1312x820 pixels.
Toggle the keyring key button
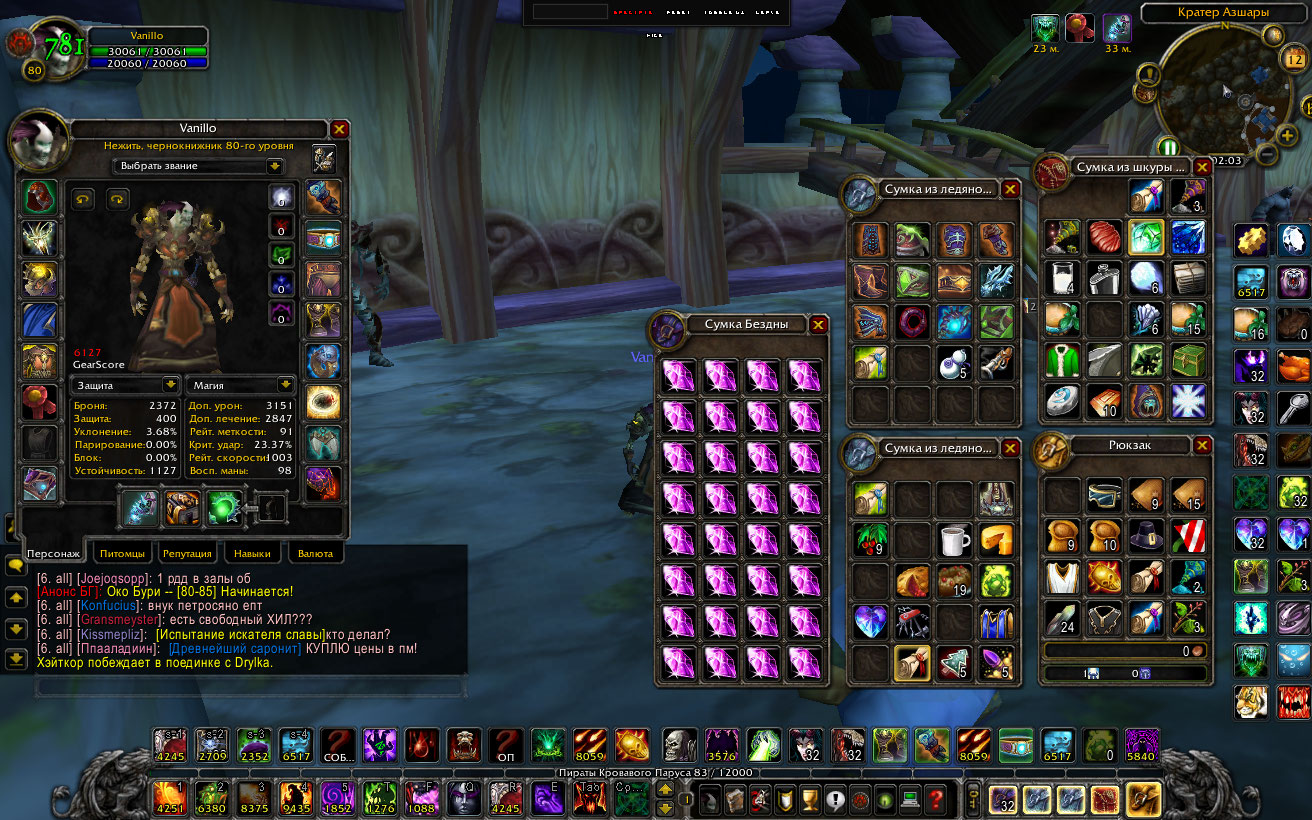[x=971, y=800]
